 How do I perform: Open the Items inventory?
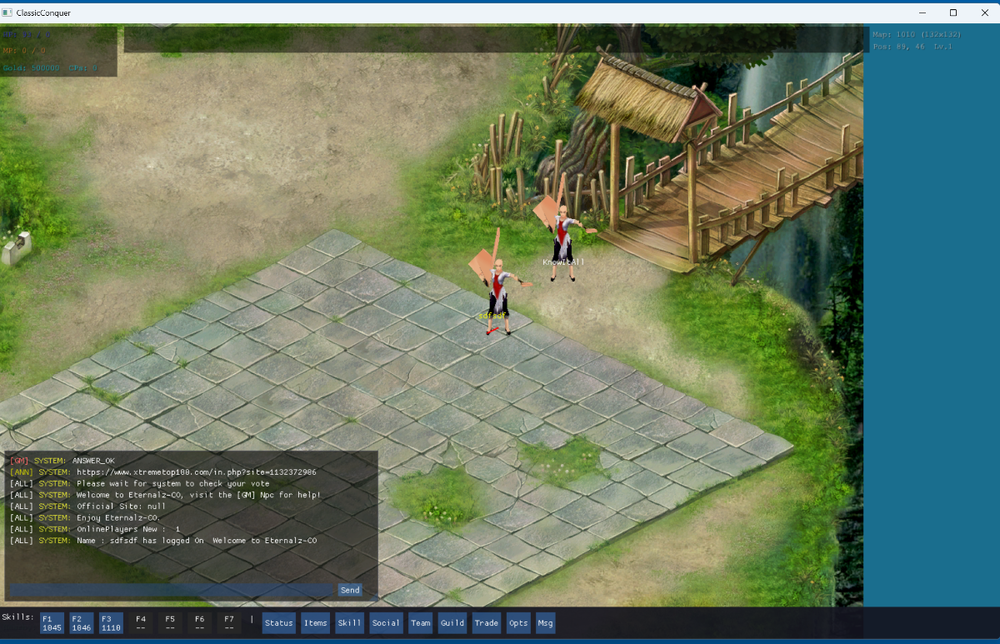tap(315, 623)
